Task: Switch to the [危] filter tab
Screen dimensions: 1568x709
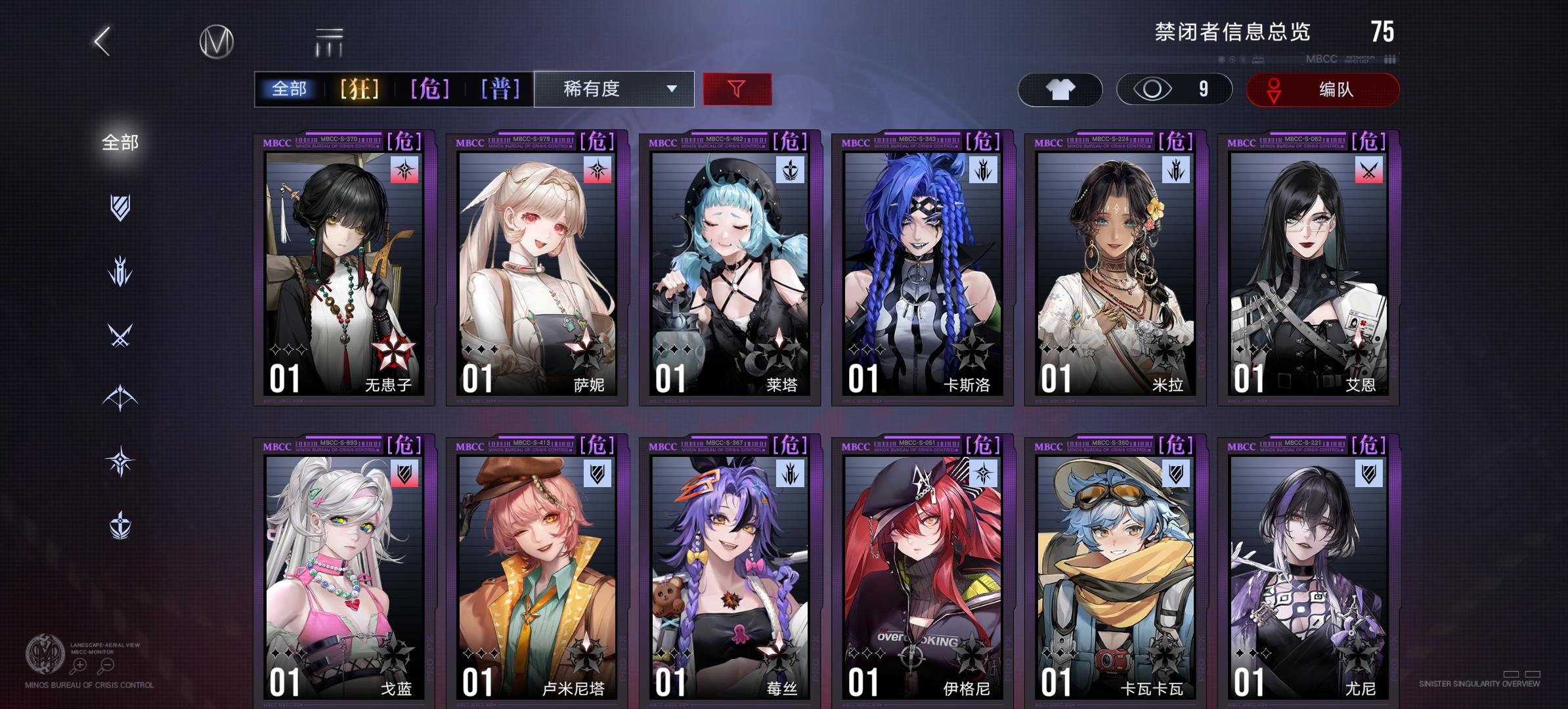Action: click(x=430, y=89)
